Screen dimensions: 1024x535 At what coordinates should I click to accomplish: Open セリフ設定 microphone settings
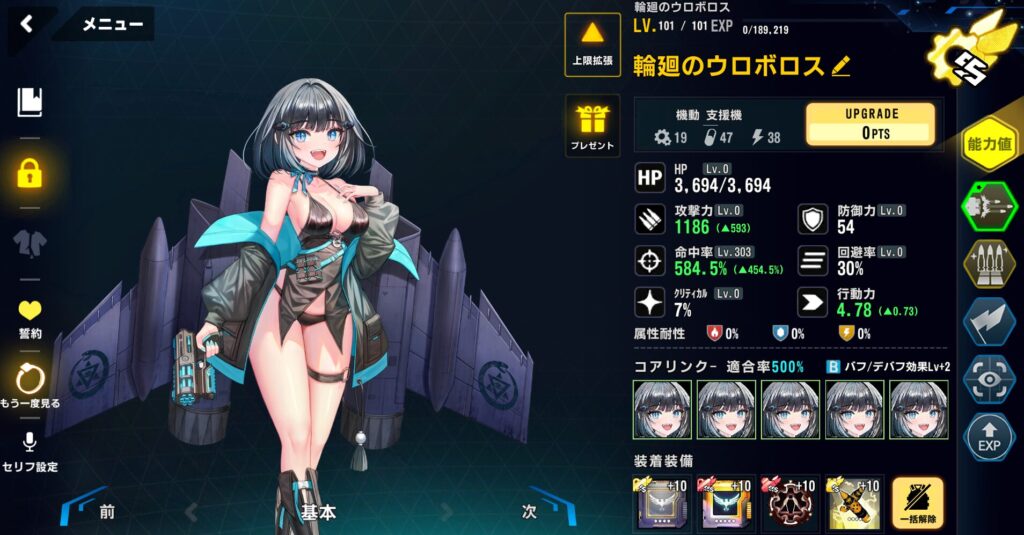click(x=30, y=452)
